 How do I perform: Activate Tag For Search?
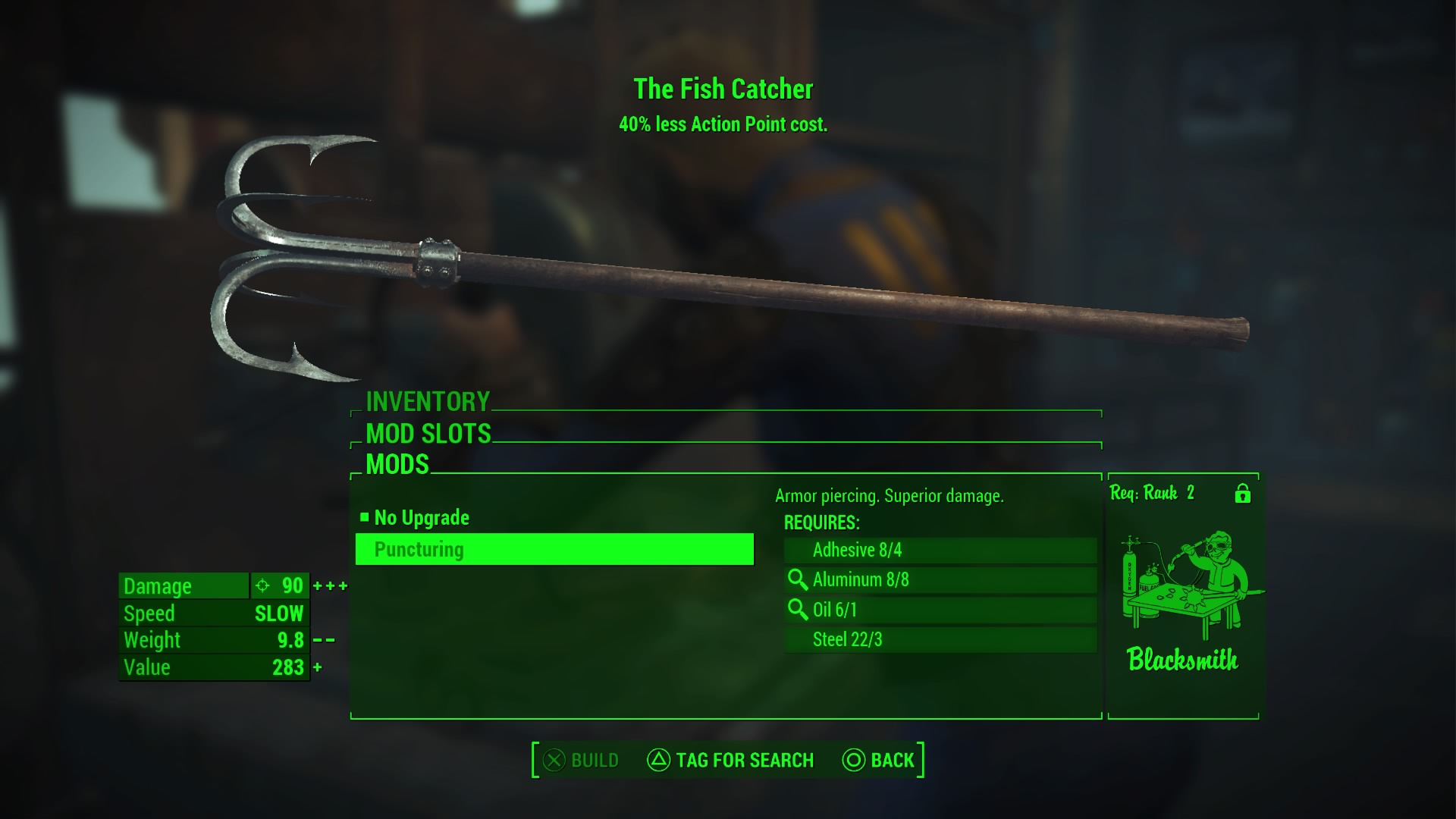[x=730, y=760]
